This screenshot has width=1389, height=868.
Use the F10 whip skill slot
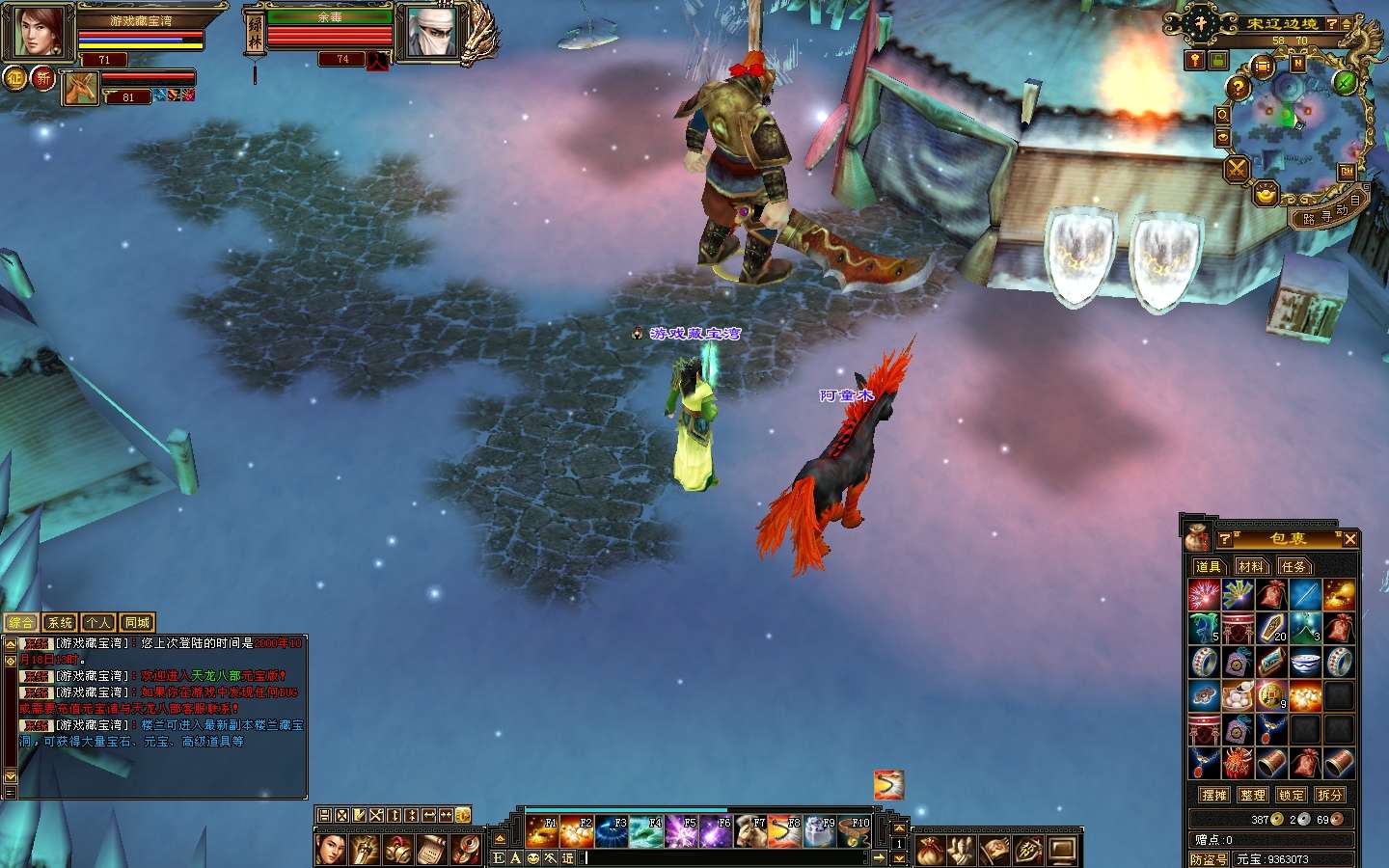tap(855, 830)
